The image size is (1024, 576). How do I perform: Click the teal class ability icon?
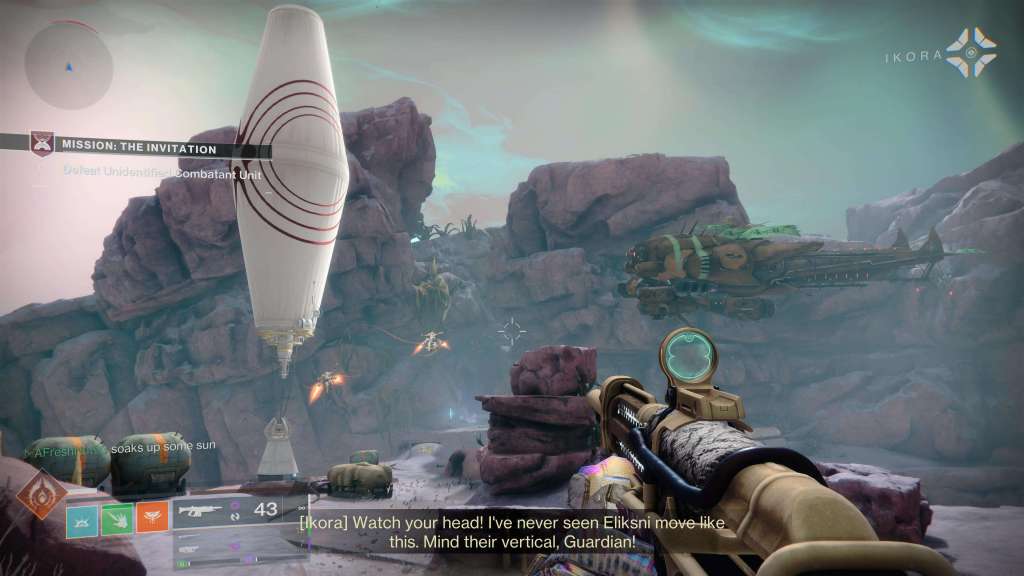(x=82, y=517)
